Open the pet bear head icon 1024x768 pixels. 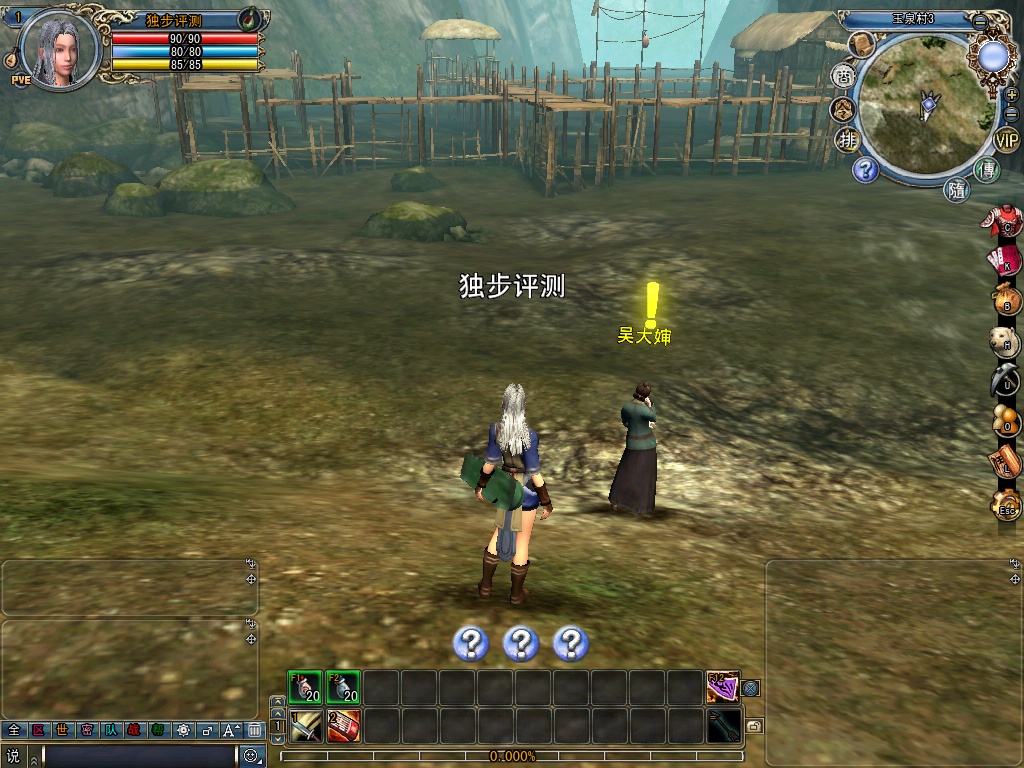1006,342
